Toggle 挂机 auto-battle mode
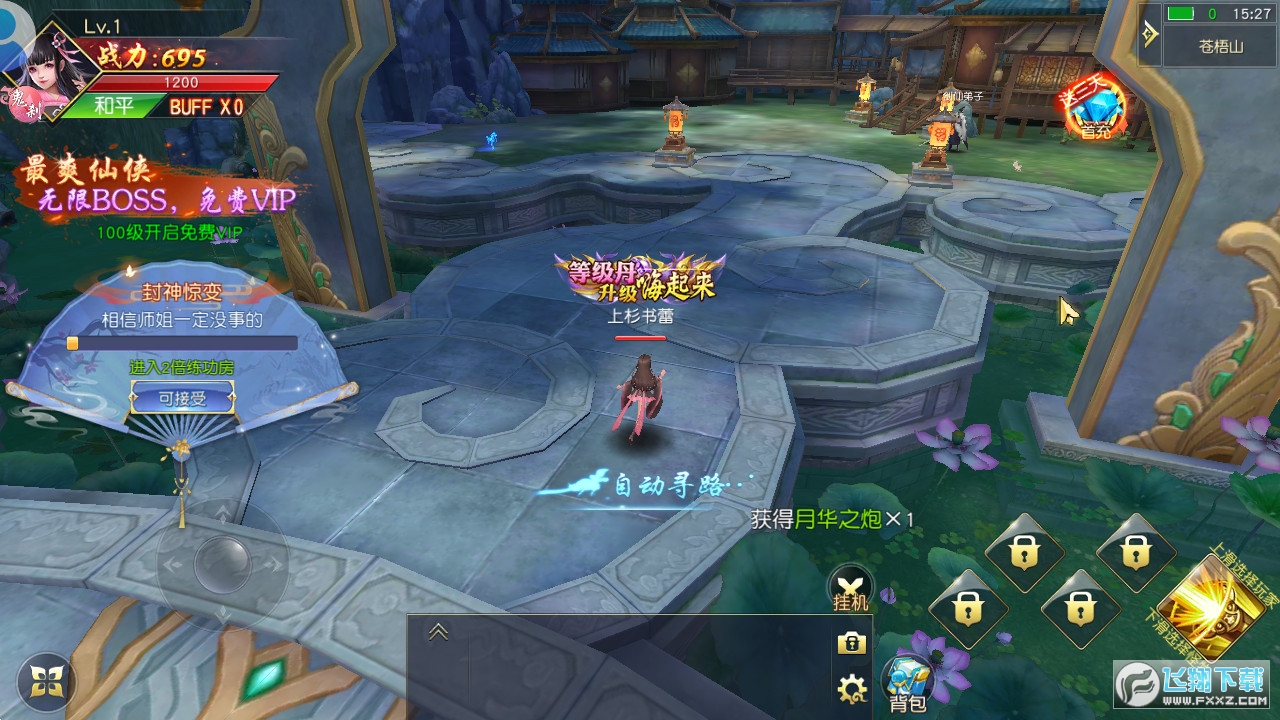Viewport: 1280px width, 720px height. [851, 589]
